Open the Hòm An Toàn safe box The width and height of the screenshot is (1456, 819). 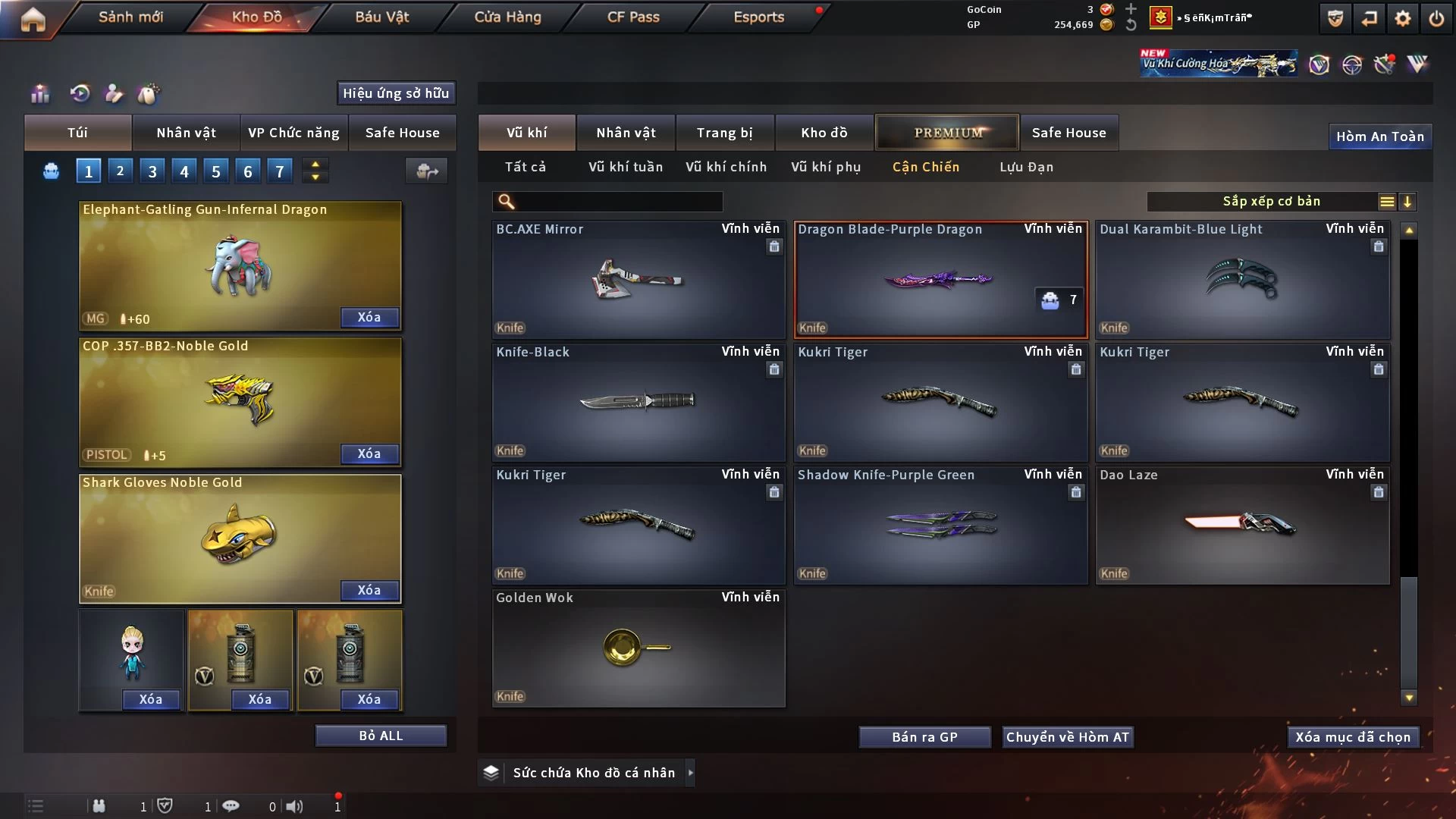[1379, 136]
